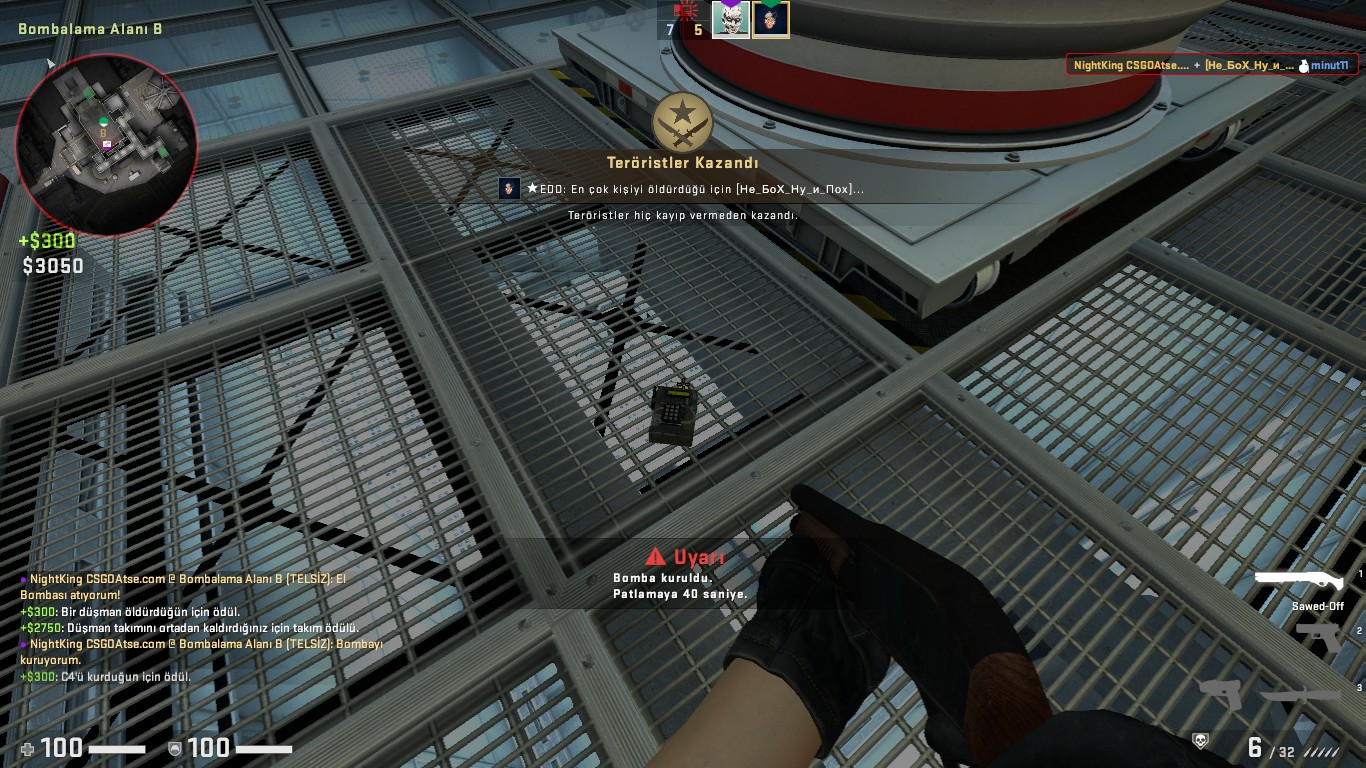Select the Zeus taser icon beside the knife
The height and width of the screenshot is (768, 1366).
click(x=1220, y=694)
